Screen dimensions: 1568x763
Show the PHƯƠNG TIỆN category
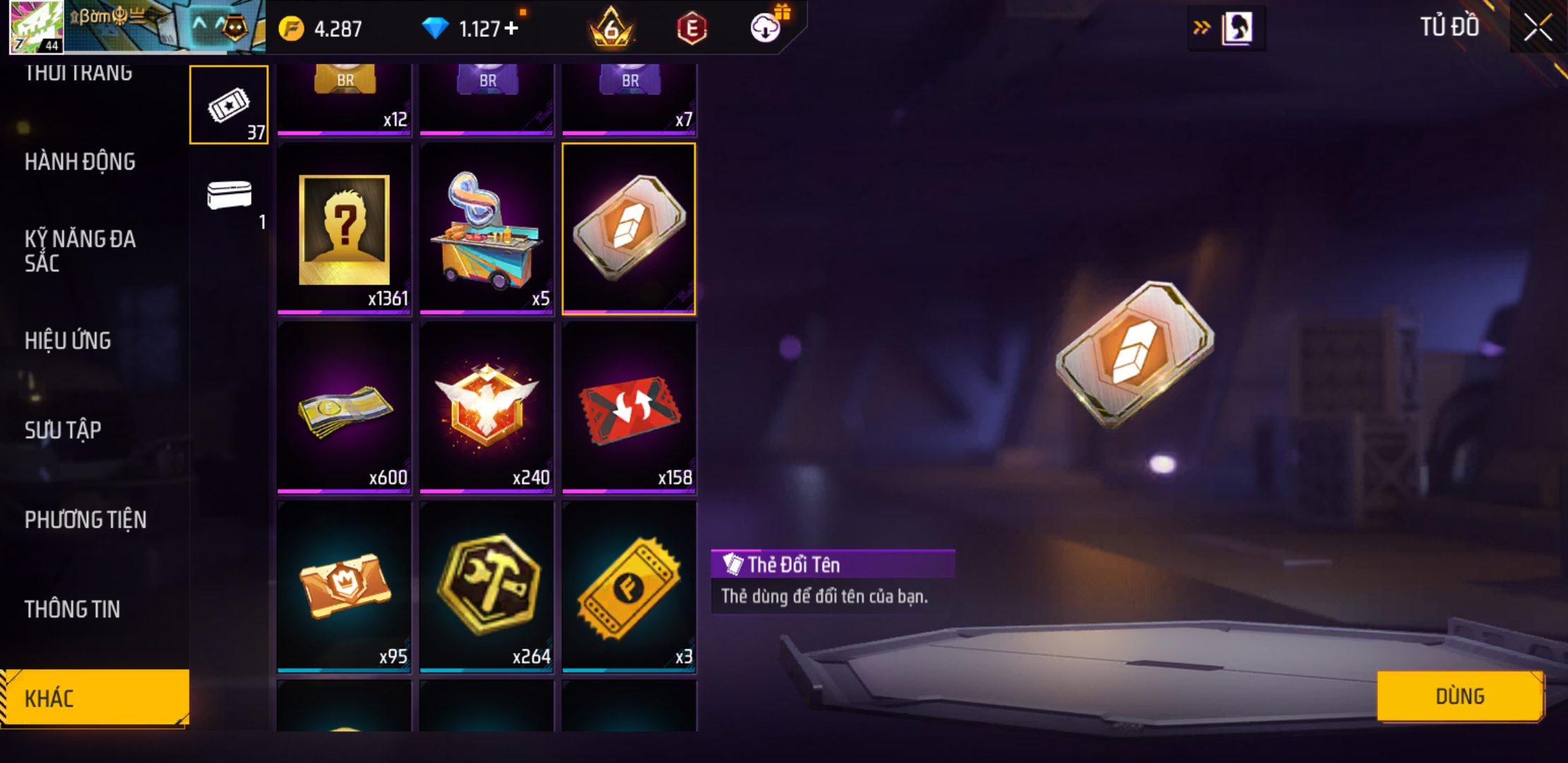point(85,519)
